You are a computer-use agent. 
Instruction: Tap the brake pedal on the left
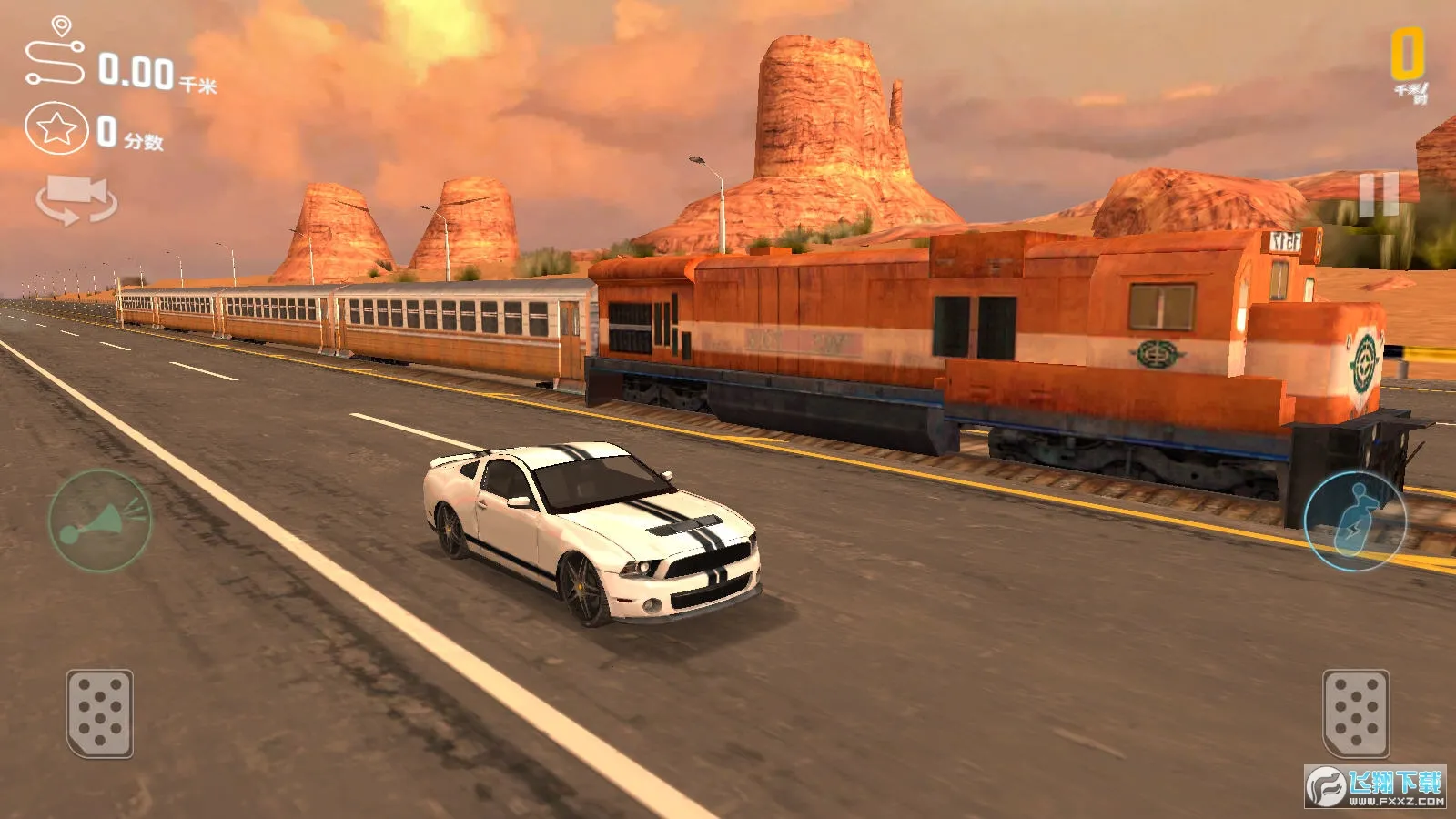point(100,714)
